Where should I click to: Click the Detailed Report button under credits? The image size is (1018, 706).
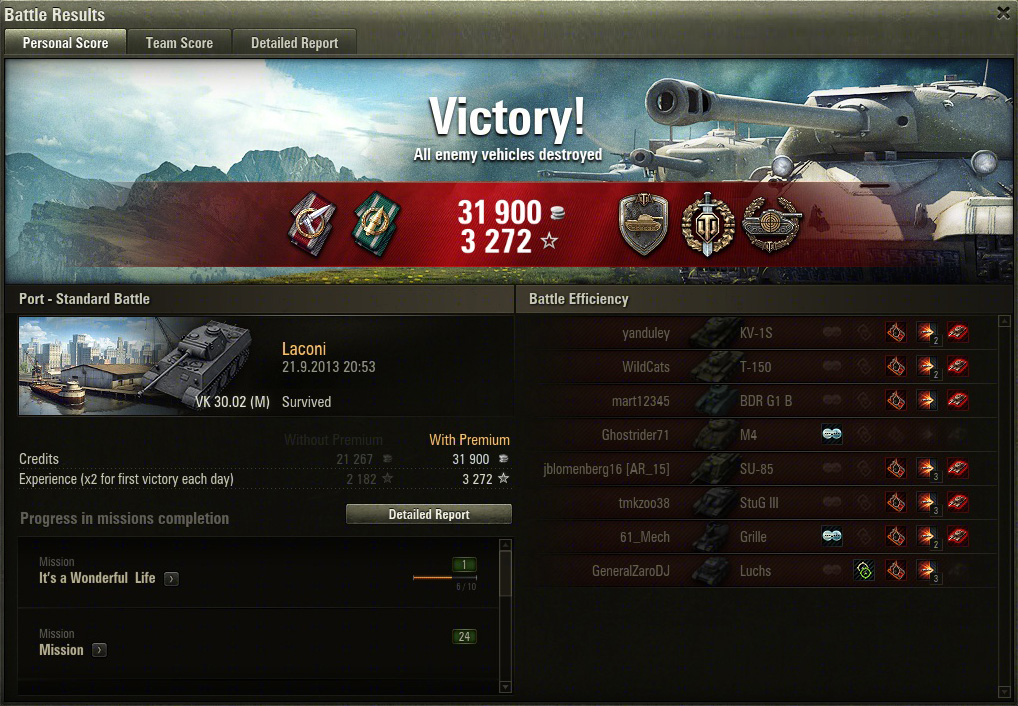coord(428,514)
